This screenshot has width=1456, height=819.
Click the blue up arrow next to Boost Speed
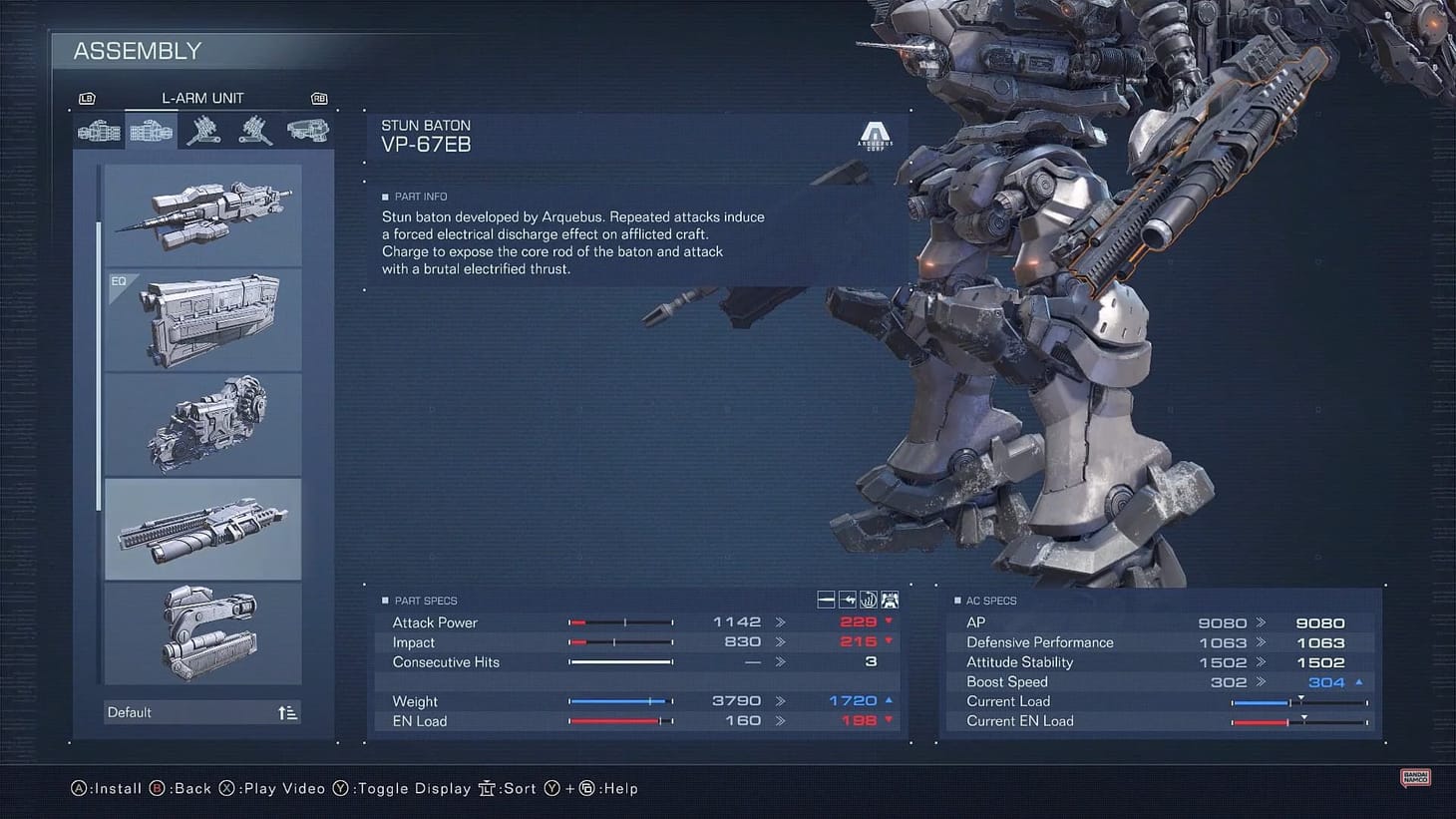tap(1361, 681)
